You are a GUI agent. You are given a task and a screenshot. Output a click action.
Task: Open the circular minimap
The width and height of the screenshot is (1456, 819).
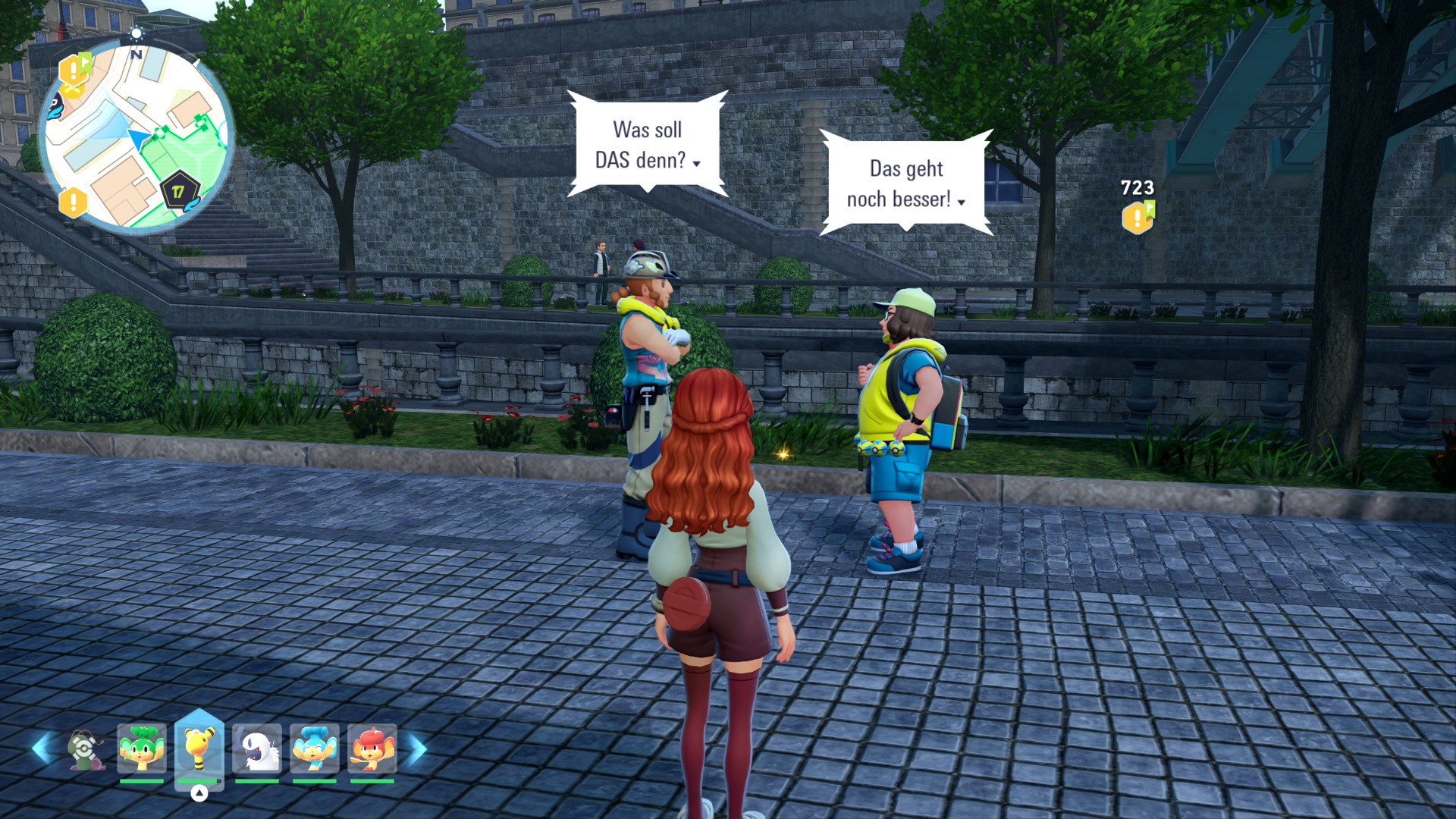point(136,136)
